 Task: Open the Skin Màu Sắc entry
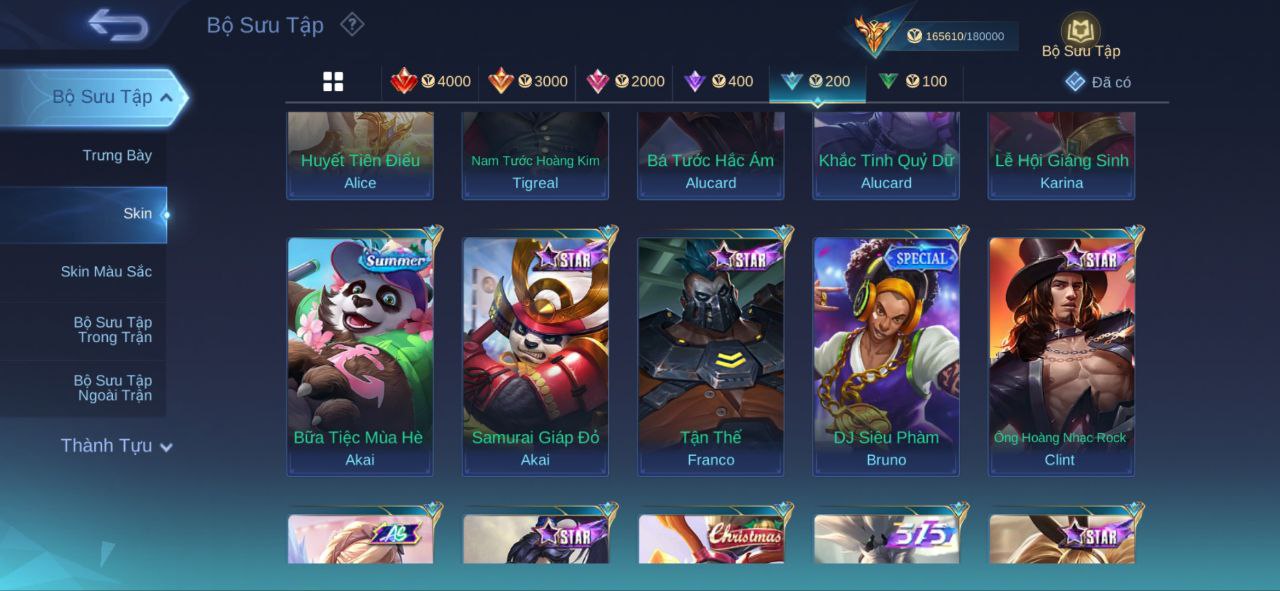[106, 271]
